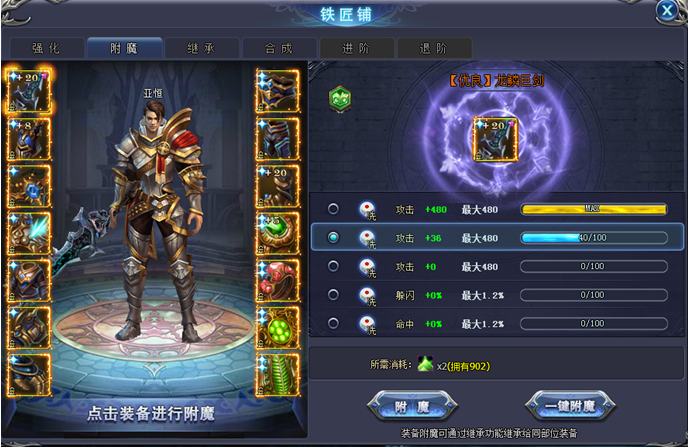Select the 攻击 +480 attribute radio button
This screenshot has width=688, height=448.
click(x=333, y=209)
